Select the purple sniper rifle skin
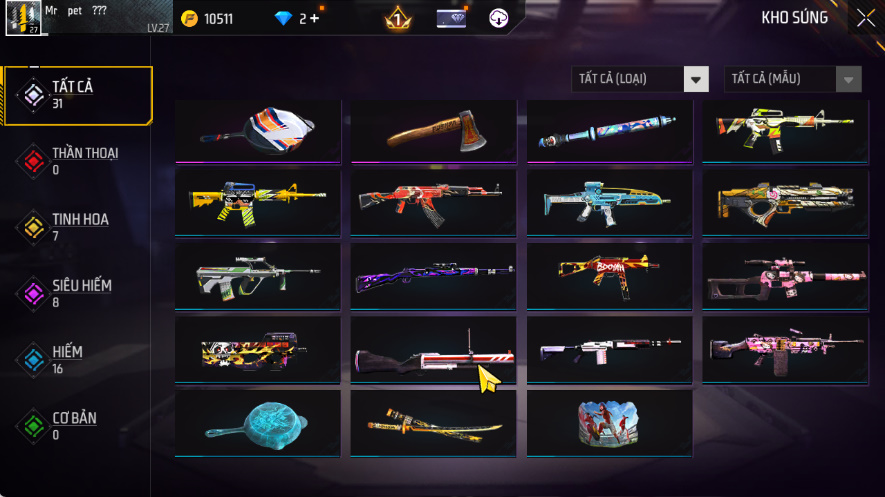 pyautogui.click(x=434, y=274)
